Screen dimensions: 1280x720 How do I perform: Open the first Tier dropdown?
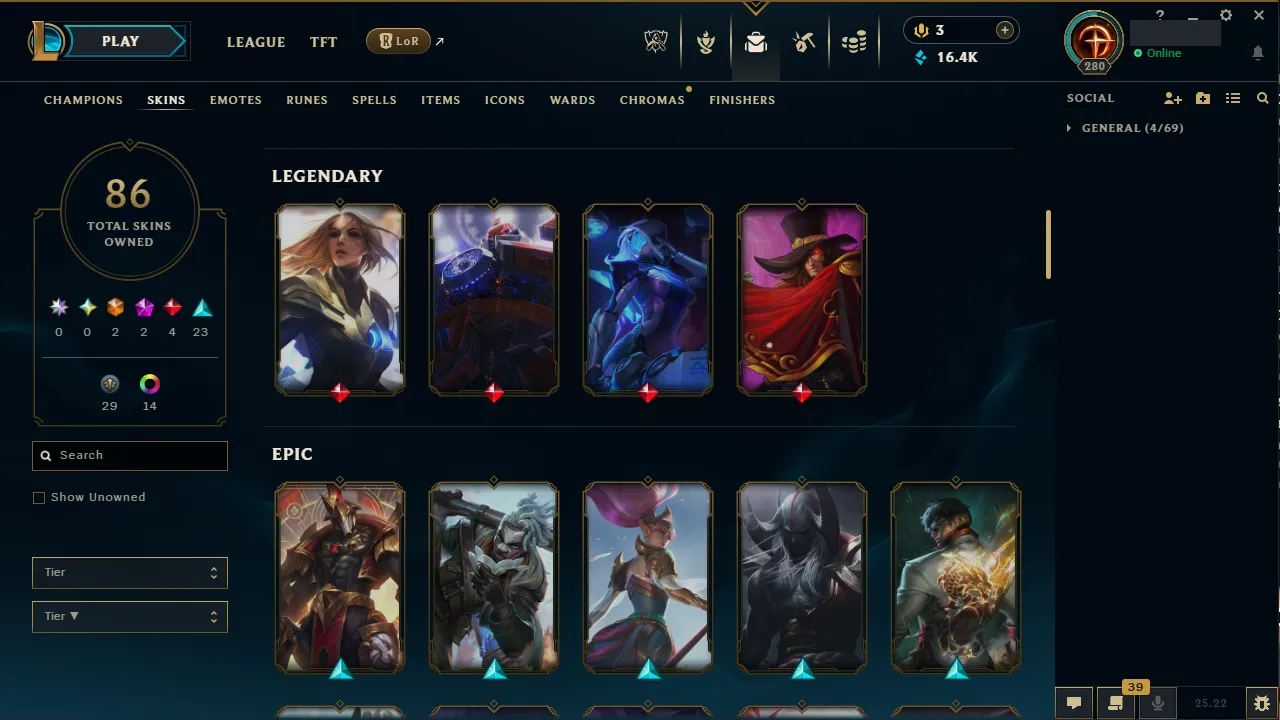(x=129, y=572)
